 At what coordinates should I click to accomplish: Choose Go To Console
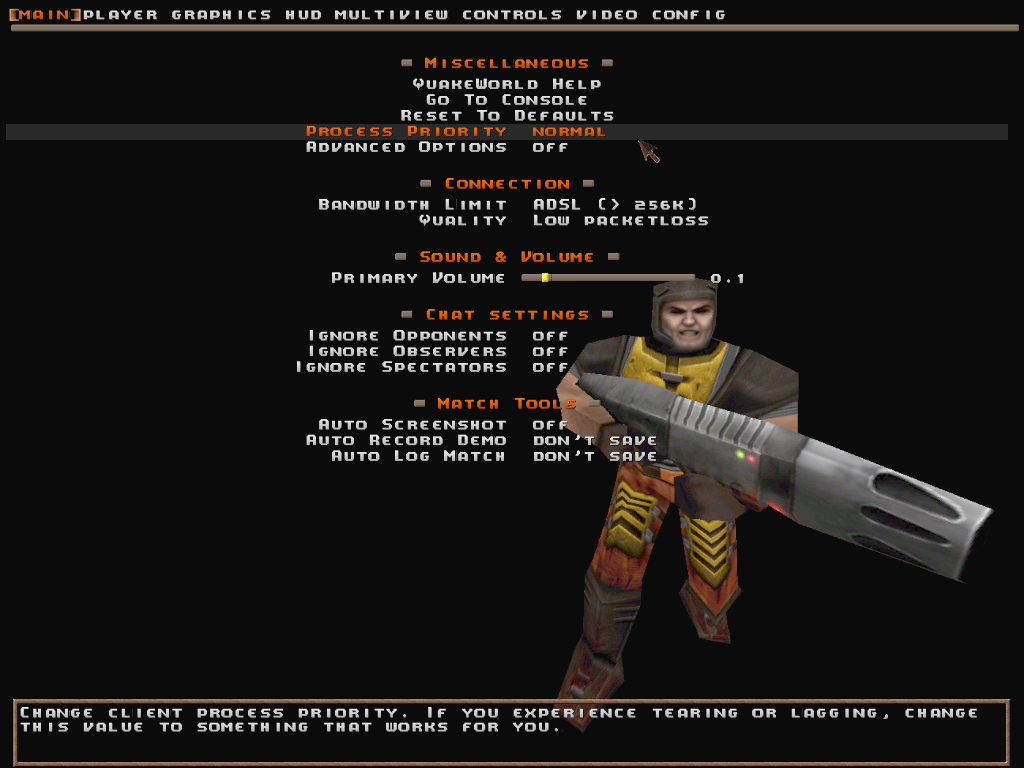507,100
